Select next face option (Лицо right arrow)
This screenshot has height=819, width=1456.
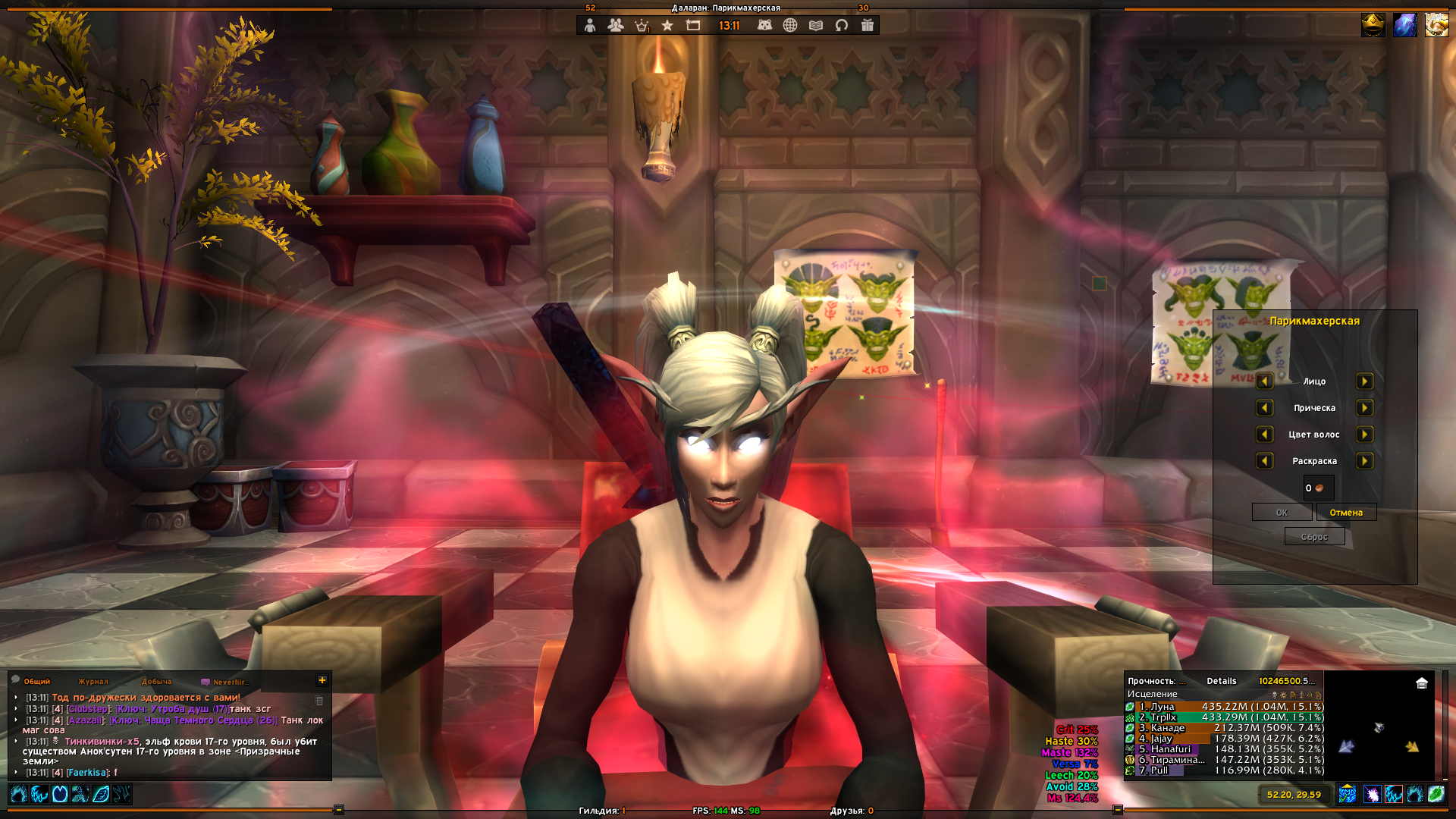1364,381
